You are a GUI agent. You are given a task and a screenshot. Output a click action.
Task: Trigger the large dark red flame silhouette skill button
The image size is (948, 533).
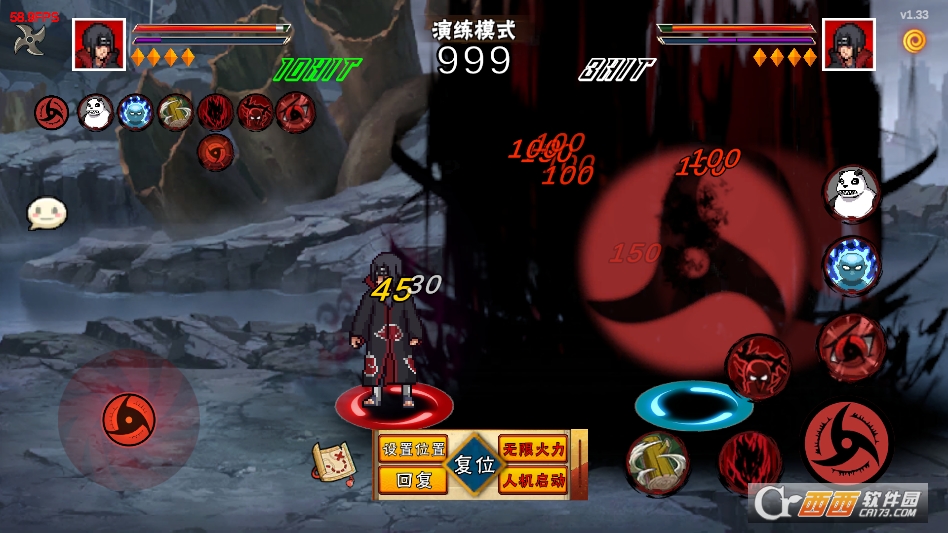pos(748,462)
